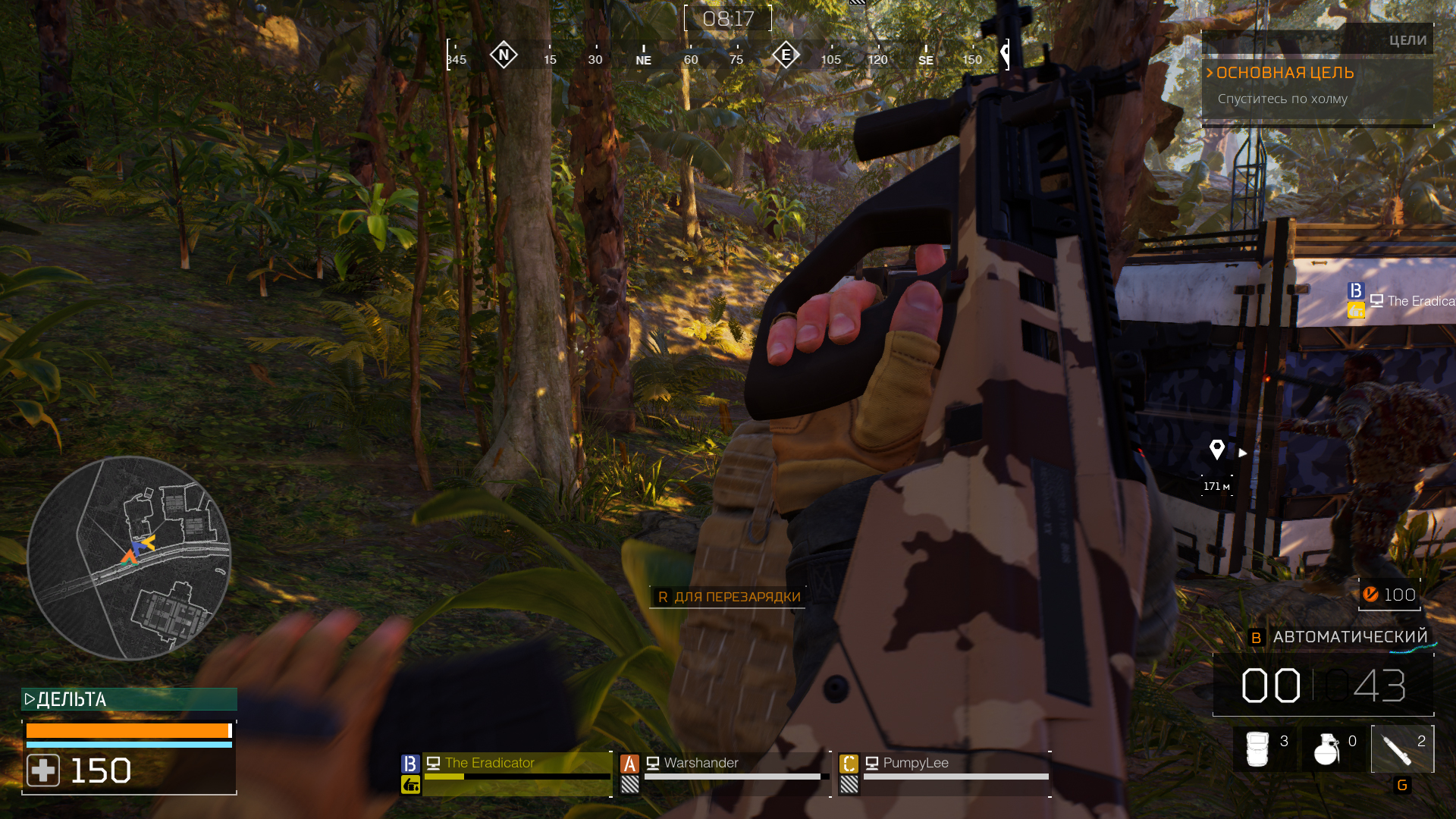Collapse the ЦЕЛИ objectives panel

[1408, 39]
